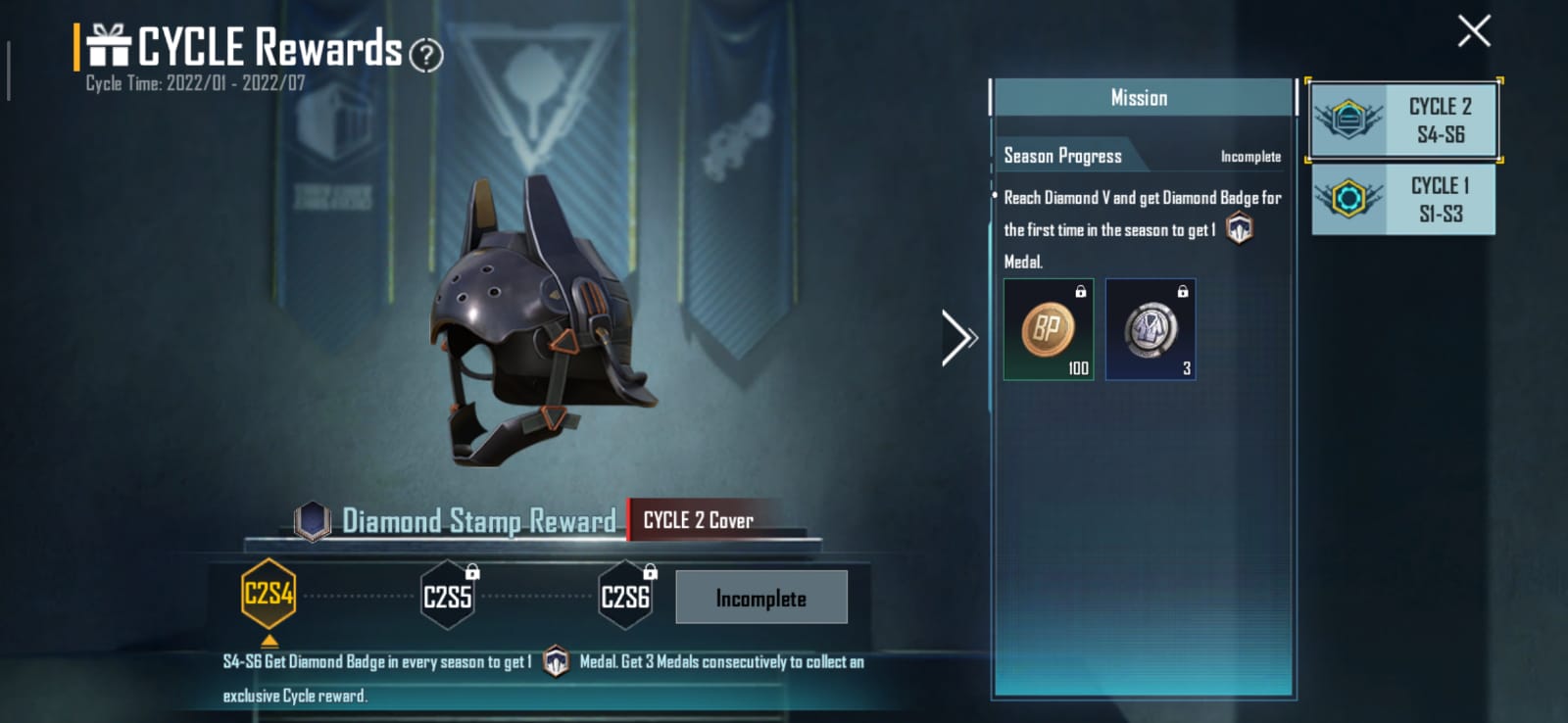The width and height of the screenshot is (1568, 723).
Task: Select the locked C2S5 season hexagon
Action: 448,596
